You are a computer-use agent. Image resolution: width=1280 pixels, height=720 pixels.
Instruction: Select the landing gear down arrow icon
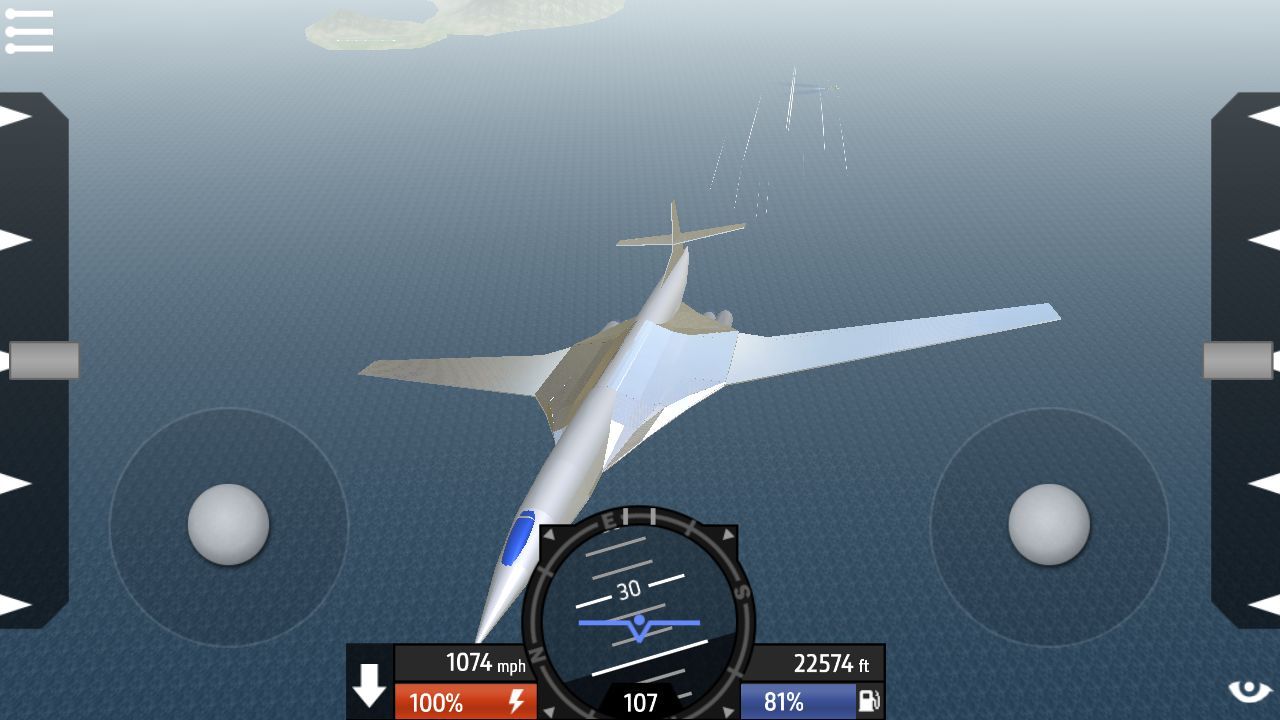click(x=370, y=685)
